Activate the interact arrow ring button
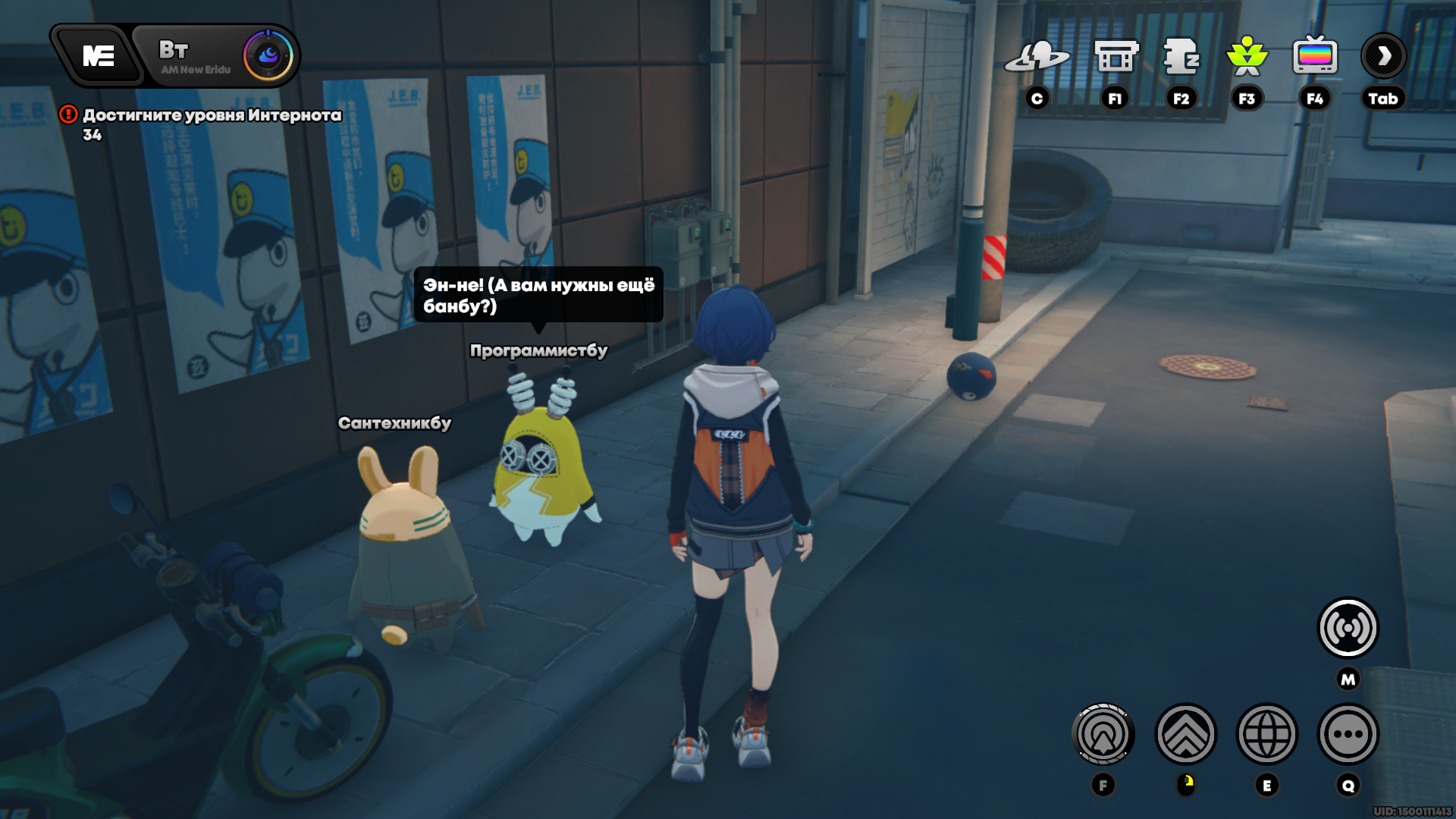 [x=1103, y=734]
